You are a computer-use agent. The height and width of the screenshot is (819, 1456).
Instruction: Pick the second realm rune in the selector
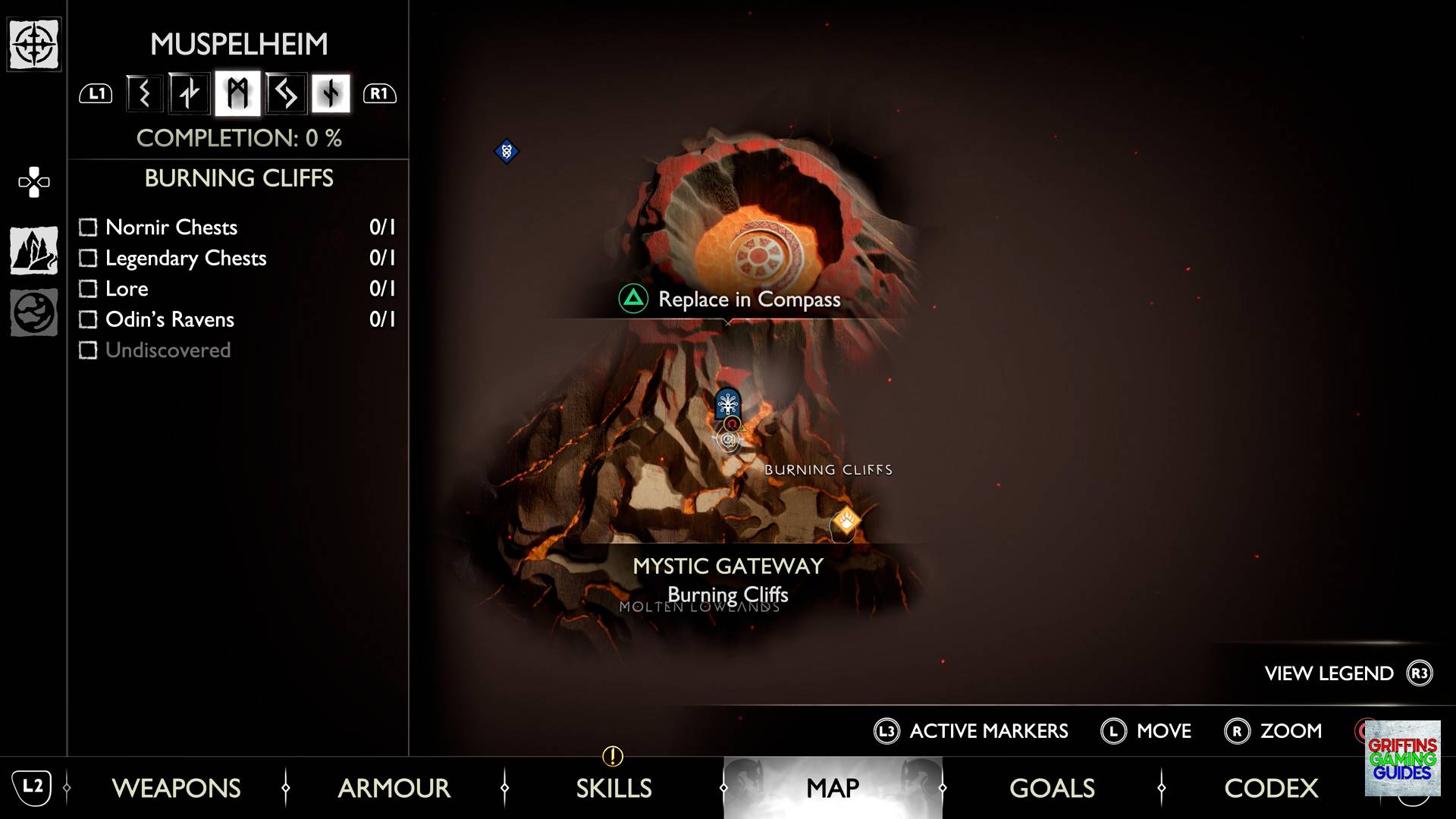tap(190, 93)
